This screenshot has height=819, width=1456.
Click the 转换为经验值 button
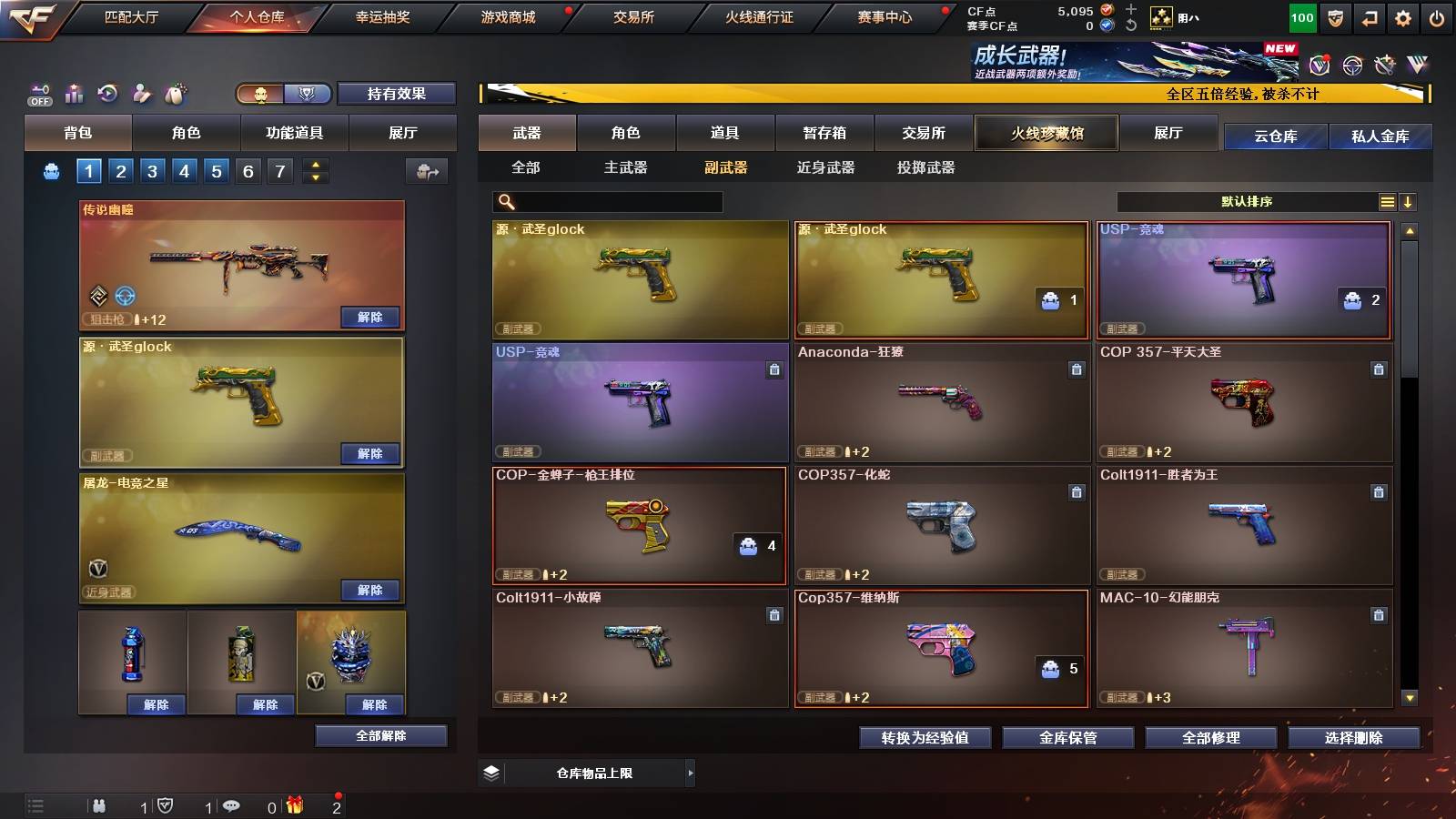pyautogui.click(x=925, y=738)
